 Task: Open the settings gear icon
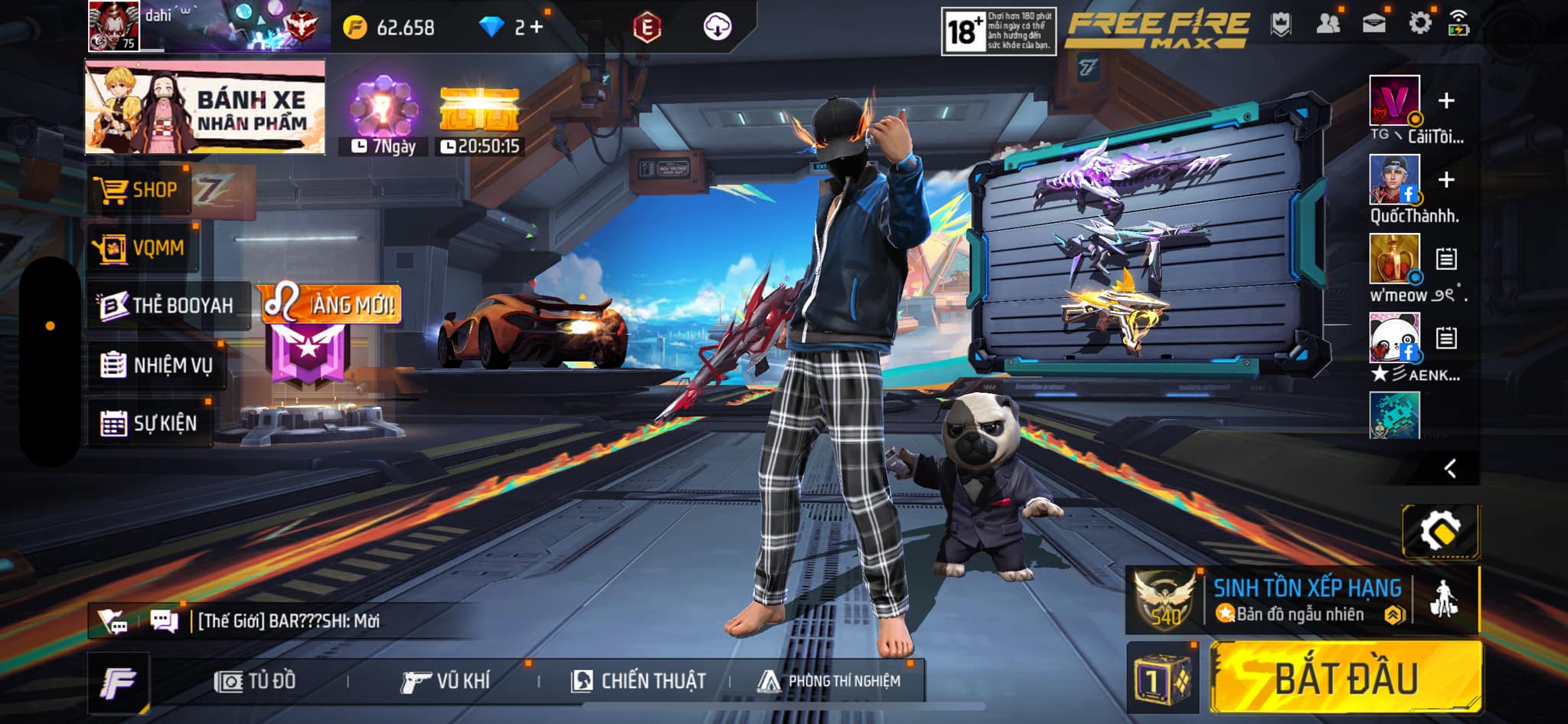[x=1419, y=24]
